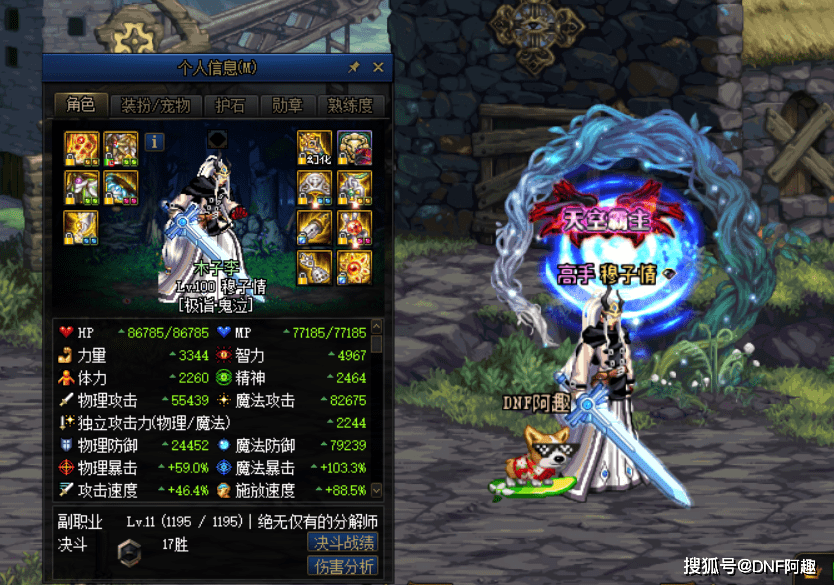Click the blue info 'i' icon

pyautogui.click(x=154, y=141)
